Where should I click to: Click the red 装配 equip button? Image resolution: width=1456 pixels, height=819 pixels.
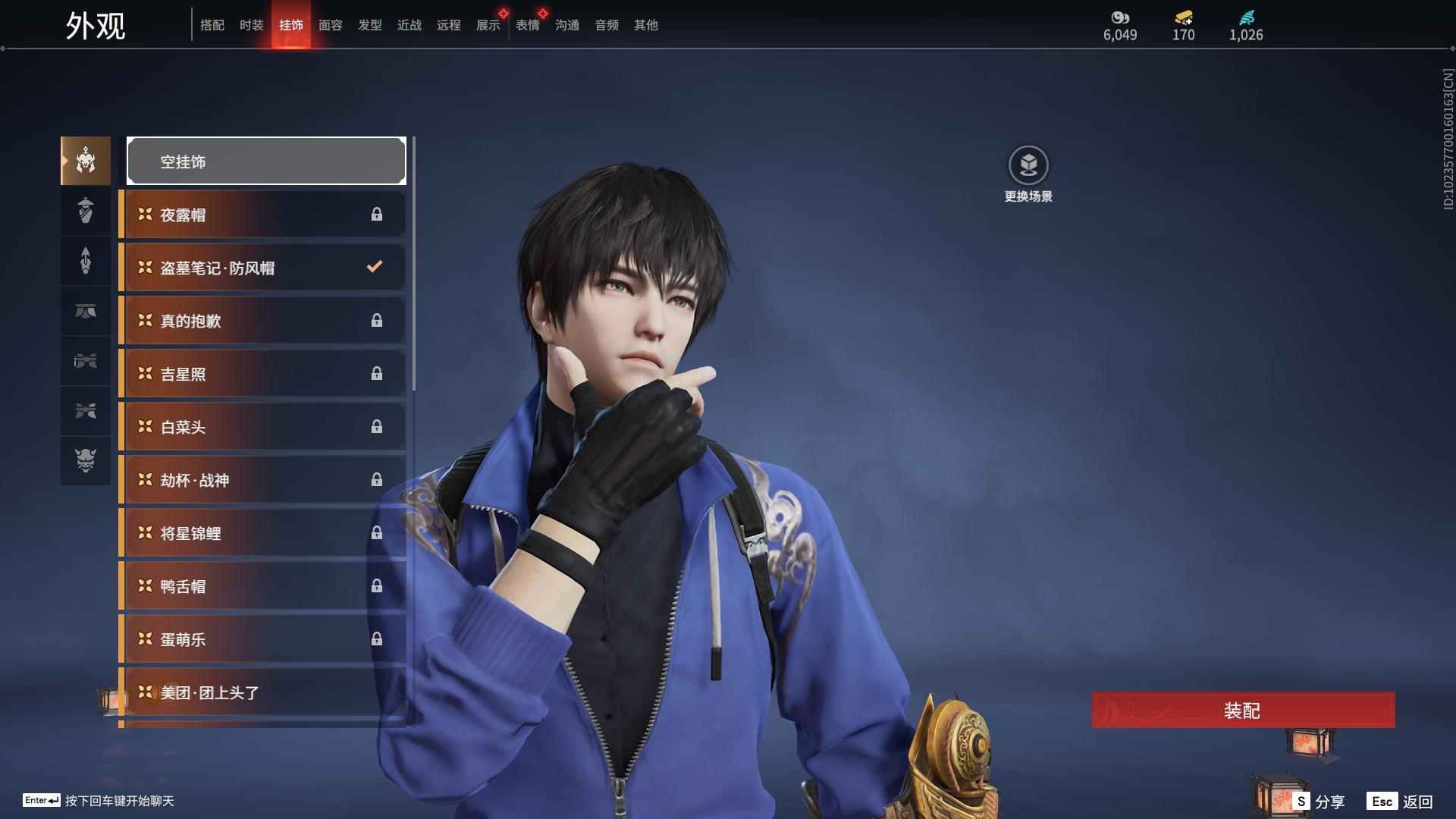coord(1243,711)
